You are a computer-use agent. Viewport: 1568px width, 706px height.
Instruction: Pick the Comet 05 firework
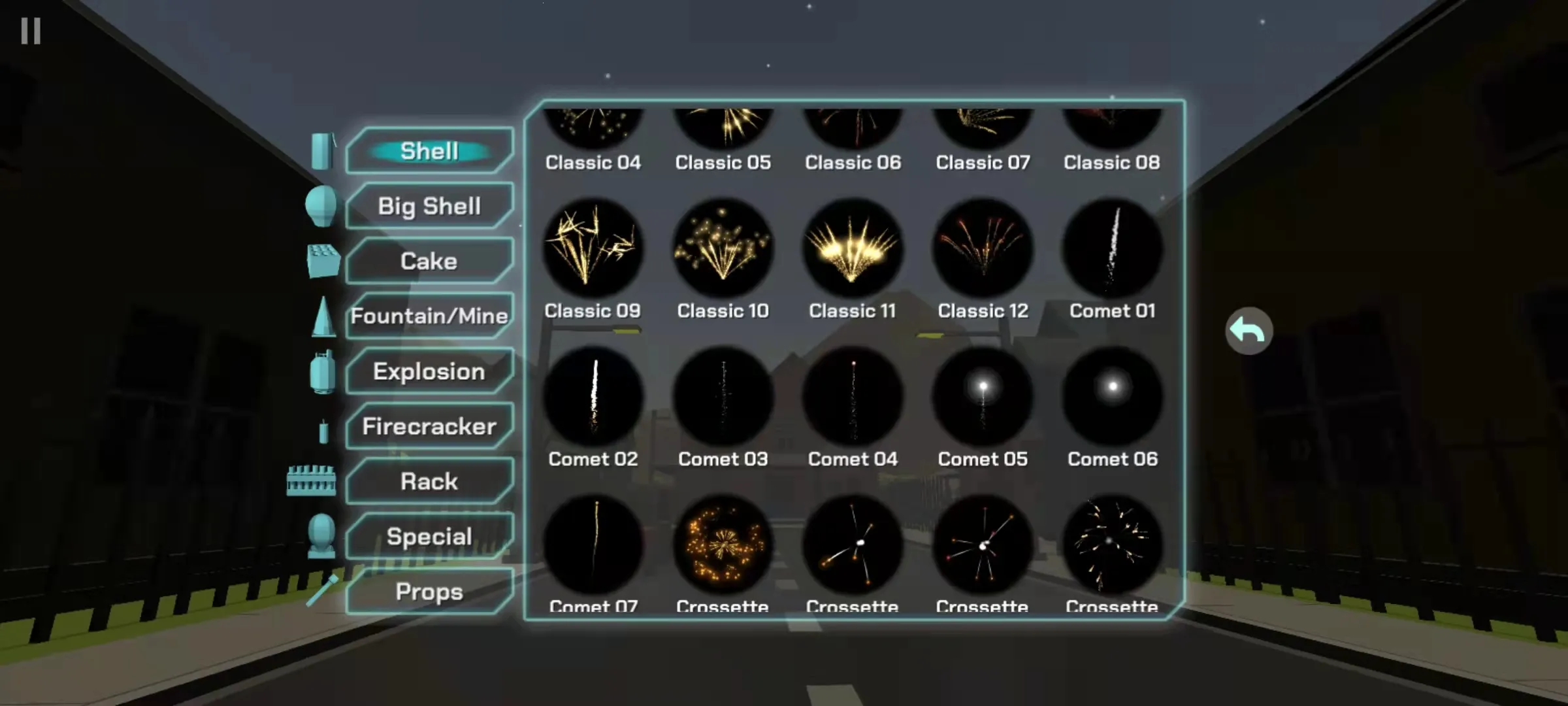point(983,397)
